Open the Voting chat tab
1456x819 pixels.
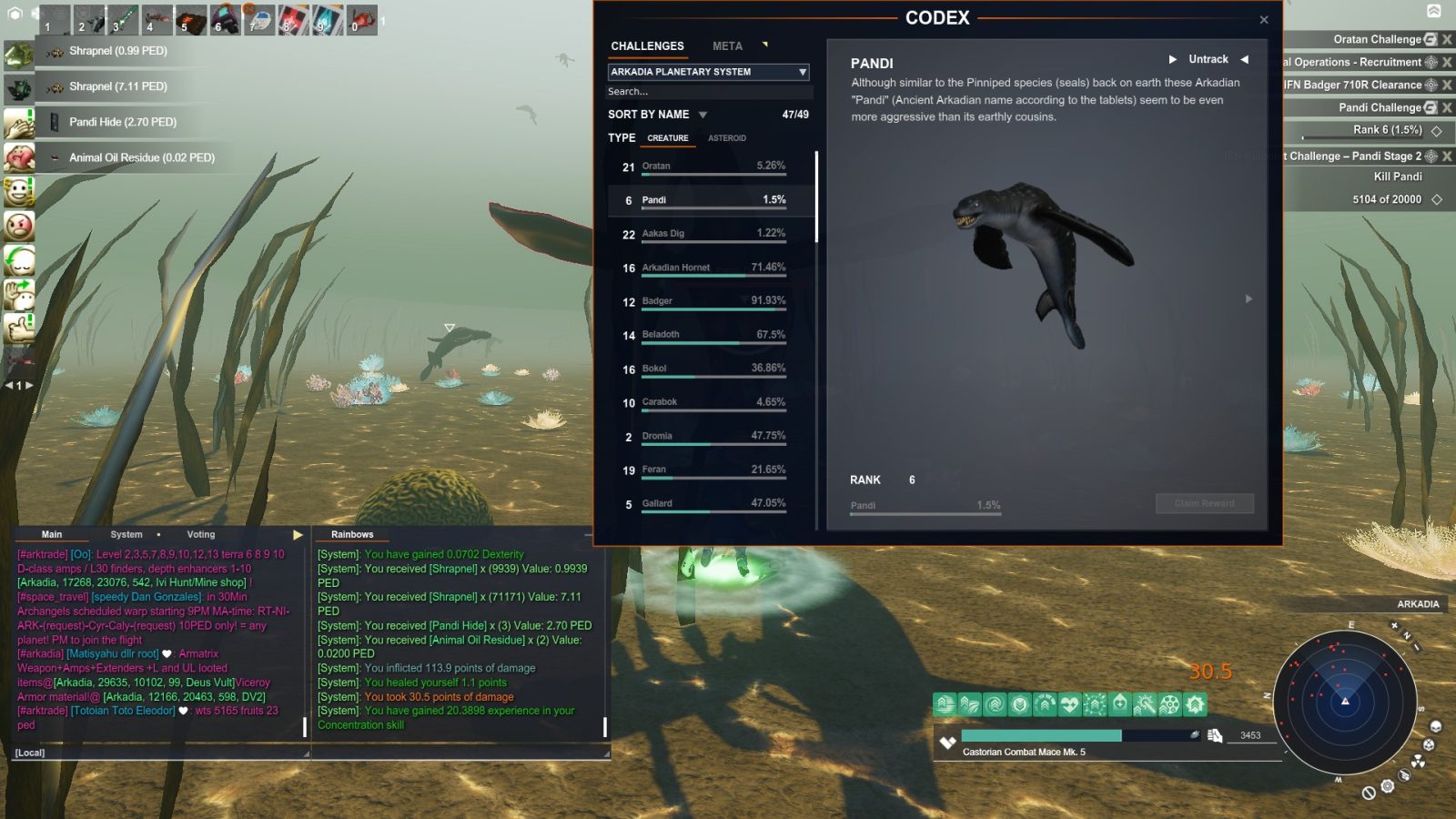tap(200, 534)
